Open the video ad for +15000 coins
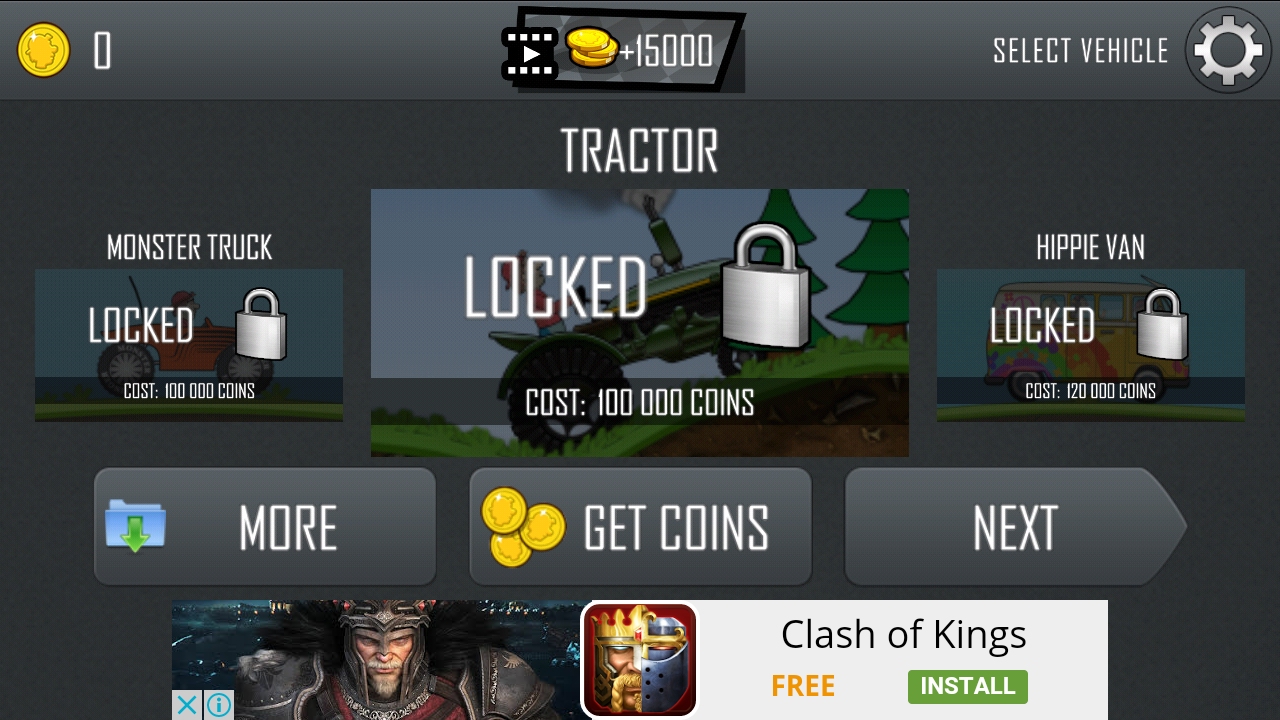 click(620, 50)
